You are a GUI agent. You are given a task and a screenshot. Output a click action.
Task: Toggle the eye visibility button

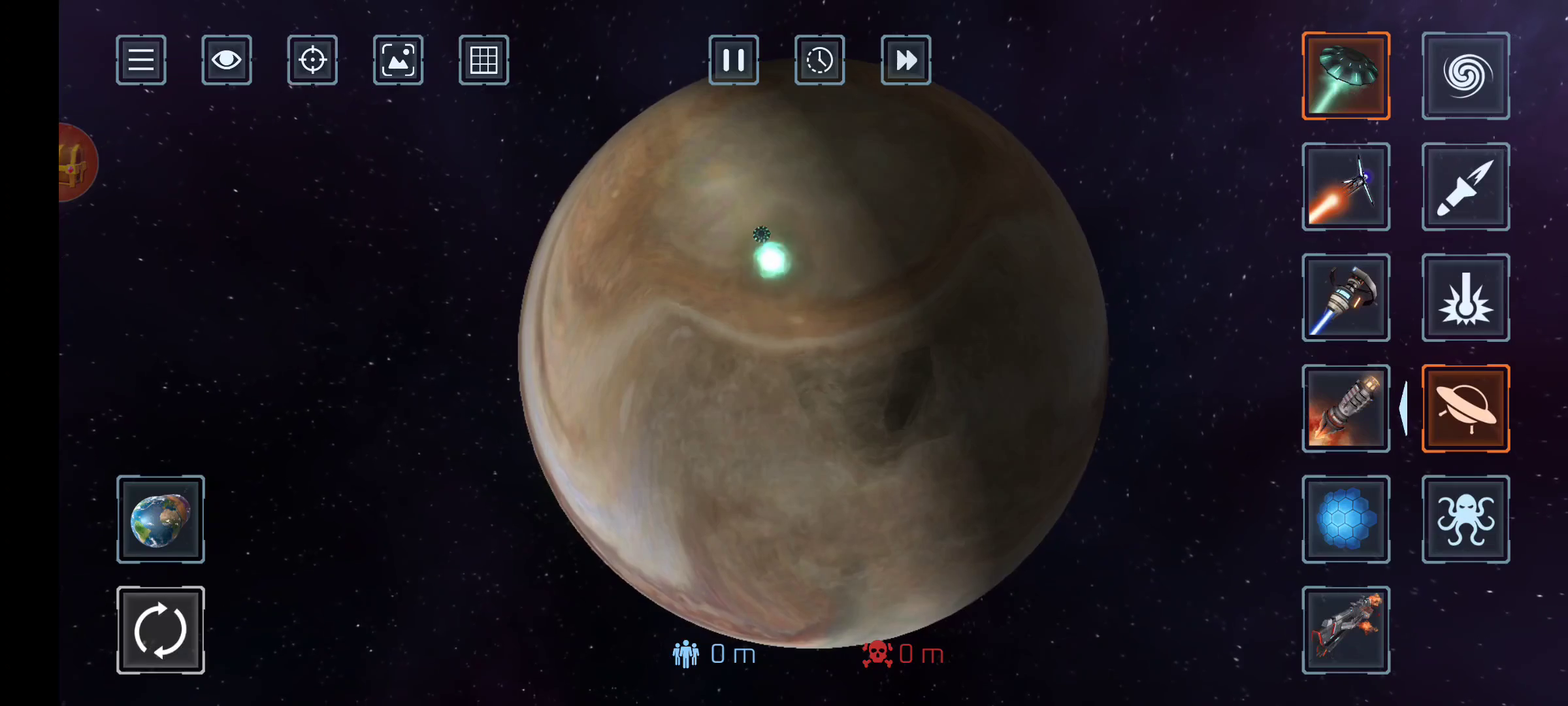[227, 60]
